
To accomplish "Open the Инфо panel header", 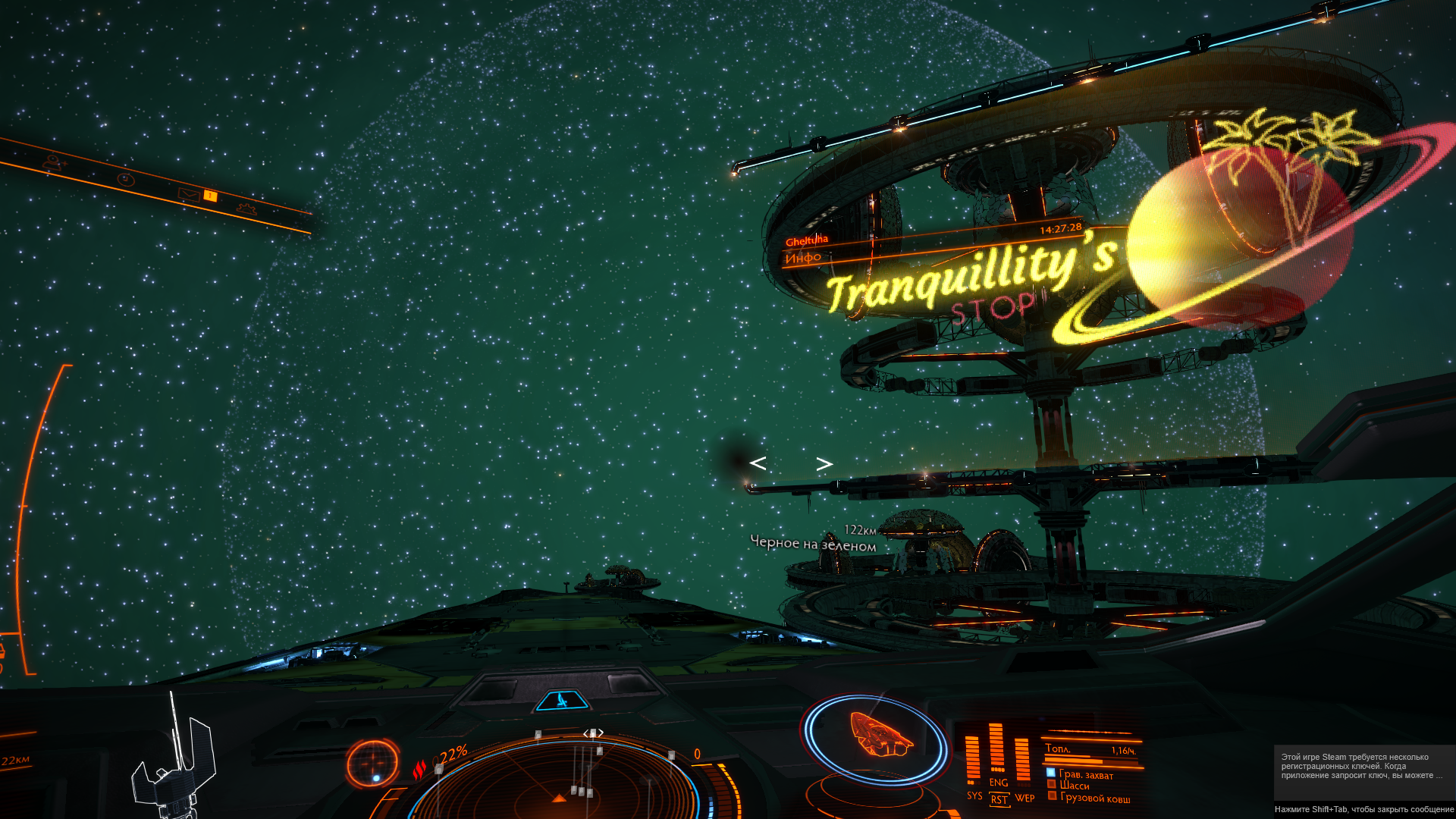I will [x=804, y=258].
